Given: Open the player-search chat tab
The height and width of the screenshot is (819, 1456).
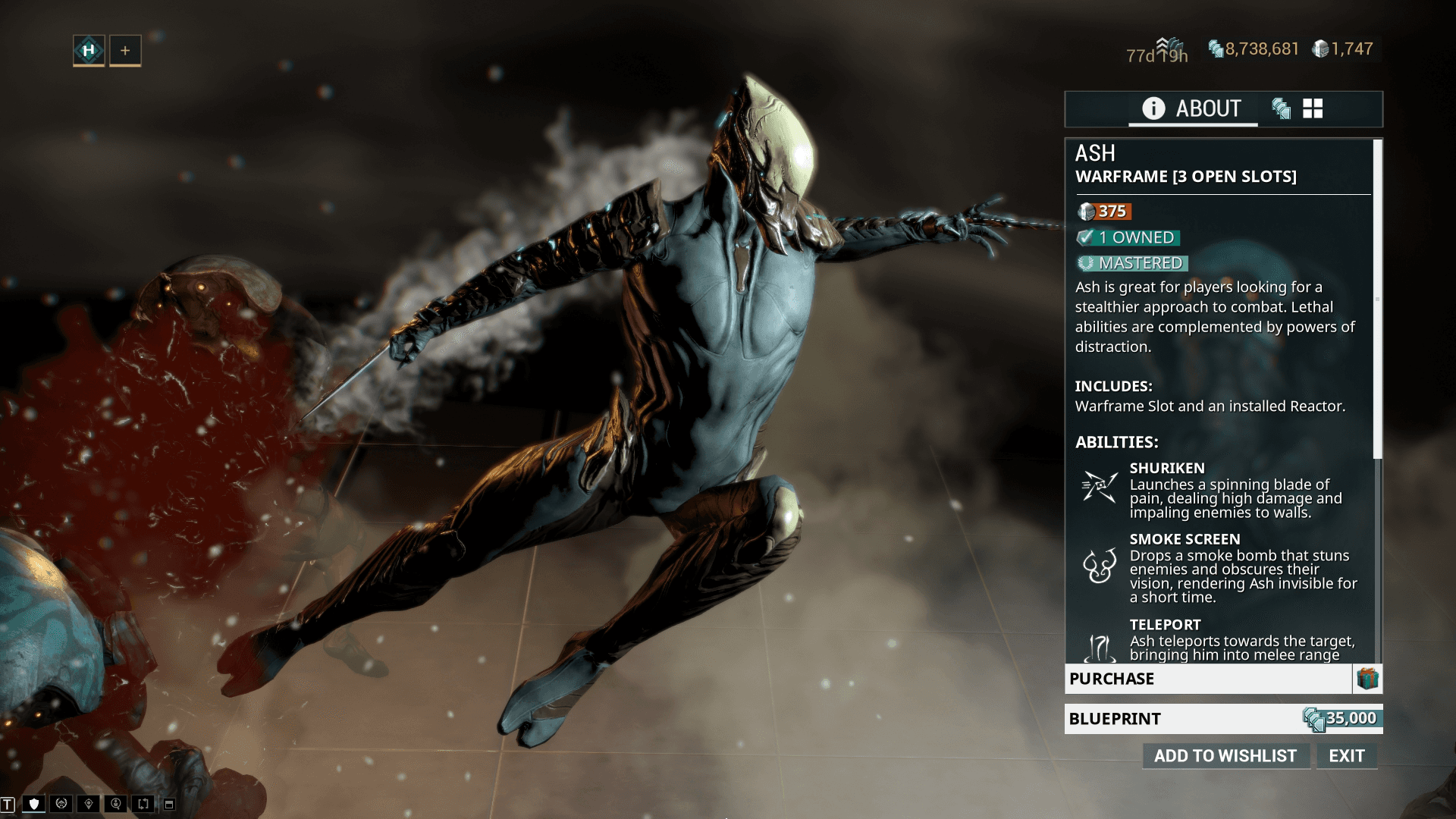Looking at the screenshot, I should point(116,804).
